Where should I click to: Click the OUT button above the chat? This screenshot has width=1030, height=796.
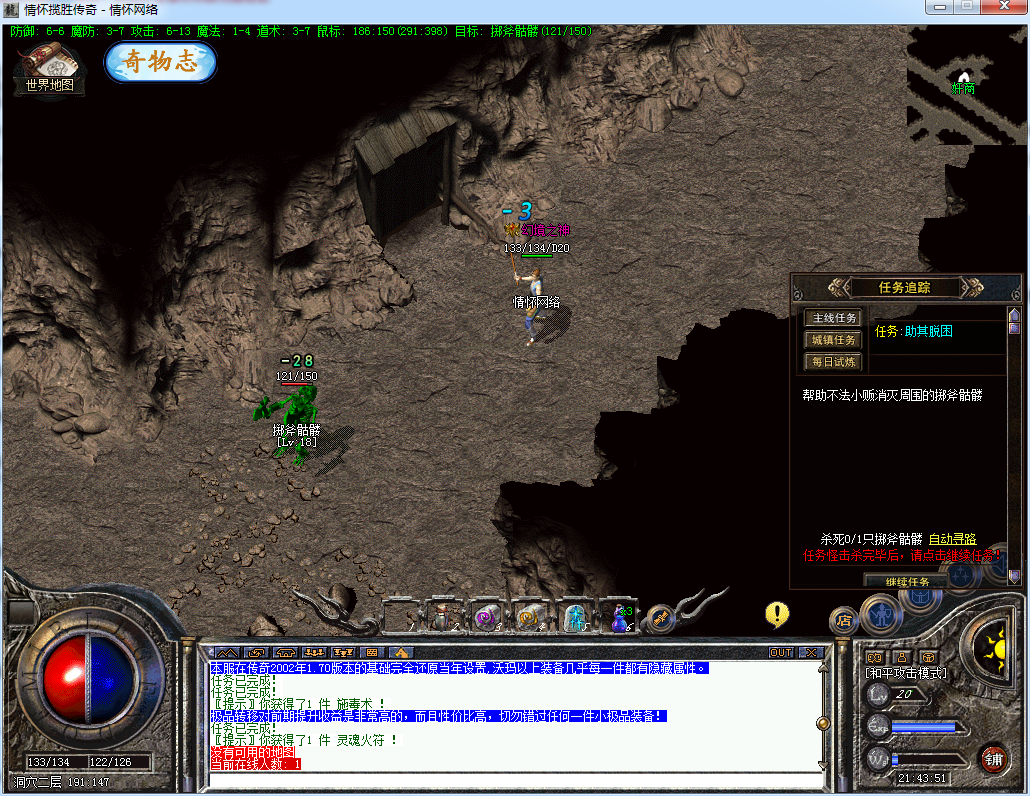click(x=781, y=652)
